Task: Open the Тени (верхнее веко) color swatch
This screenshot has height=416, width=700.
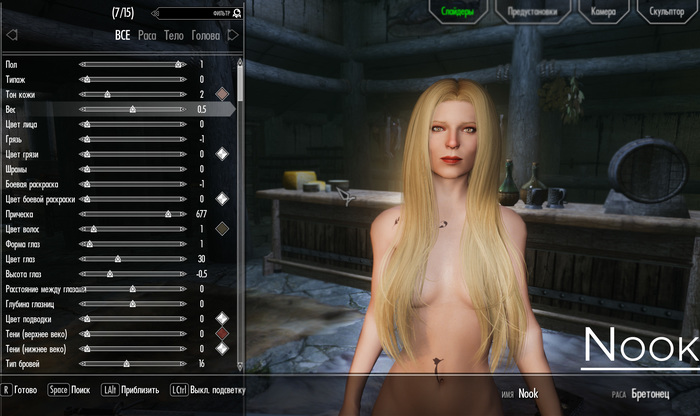Action: [x=223, y=334]
